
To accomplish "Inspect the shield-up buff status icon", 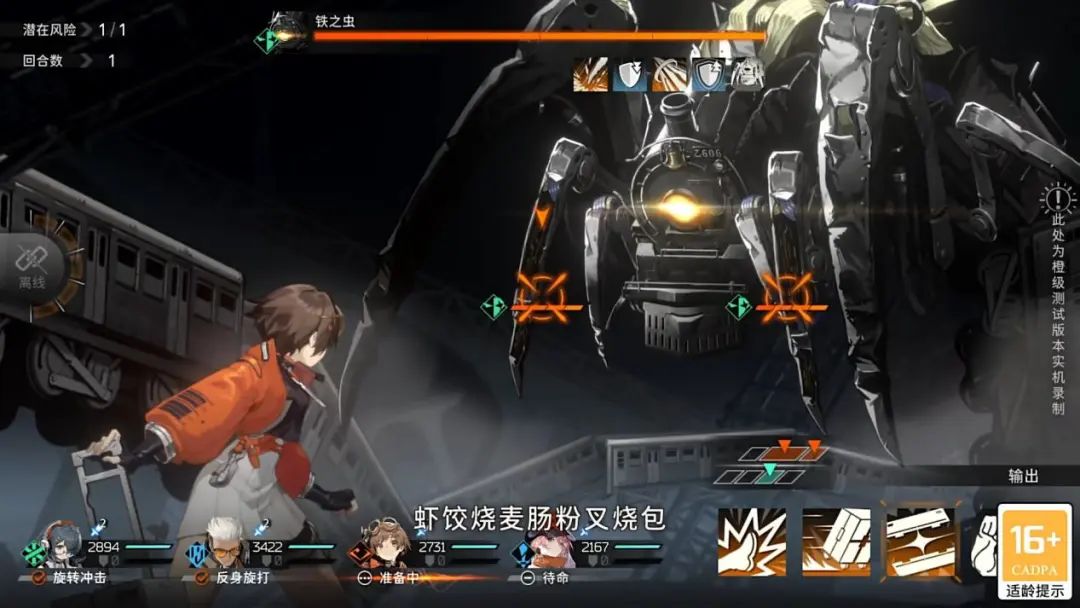I will pyautogui.click(x=709, y=75).
